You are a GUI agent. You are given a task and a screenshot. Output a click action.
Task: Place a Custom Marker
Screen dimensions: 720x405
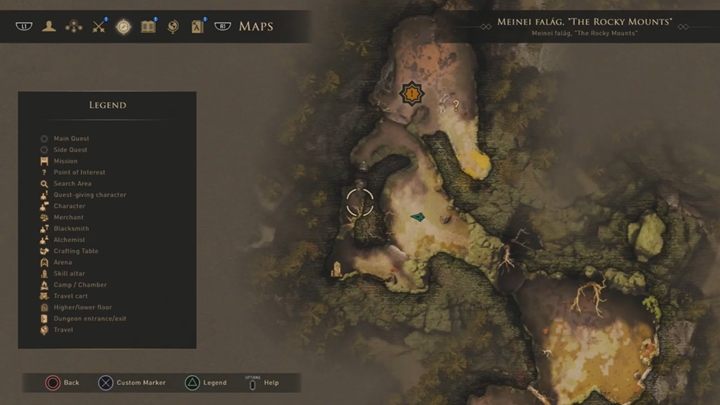click(132, 382)
